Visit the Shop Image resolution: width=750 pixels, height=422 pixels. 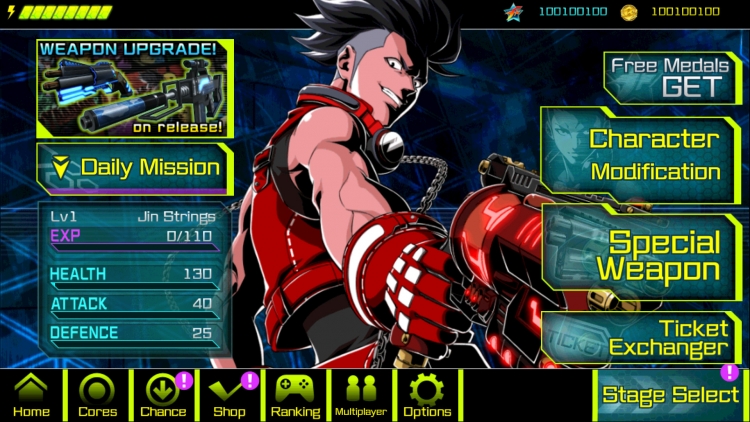click(x=229, y=396)
